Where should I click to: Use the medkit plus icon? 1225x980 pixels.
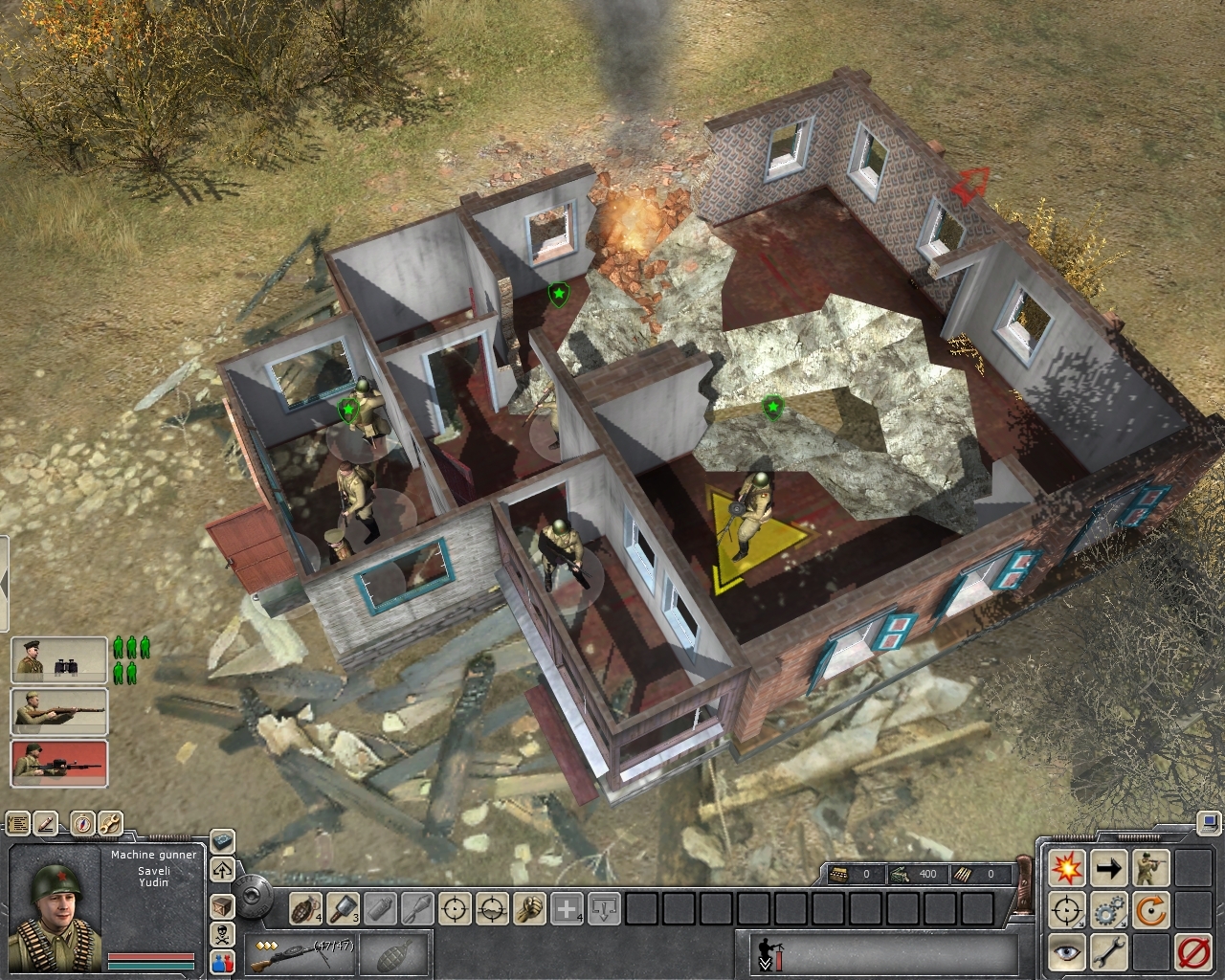coord(568,907)
